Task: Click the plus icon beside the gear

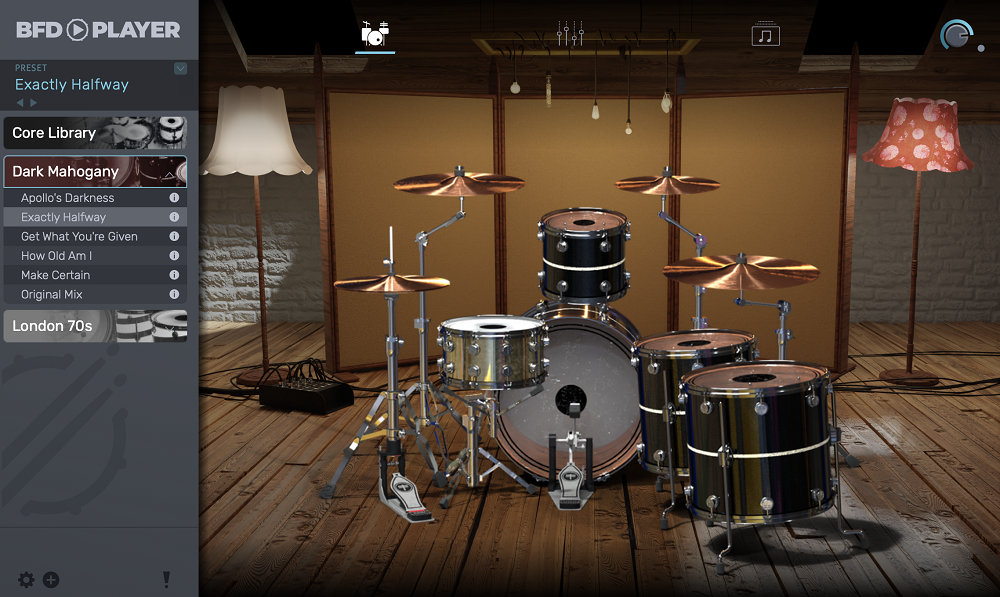Action: 51,580
